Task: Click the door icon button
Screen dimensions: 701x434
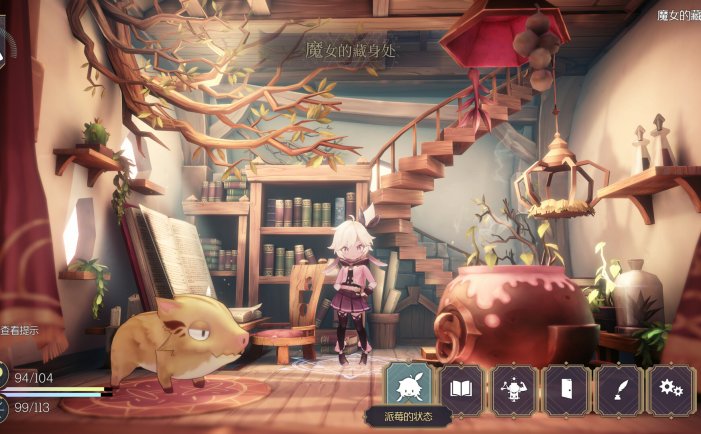Action: [566, 388]
